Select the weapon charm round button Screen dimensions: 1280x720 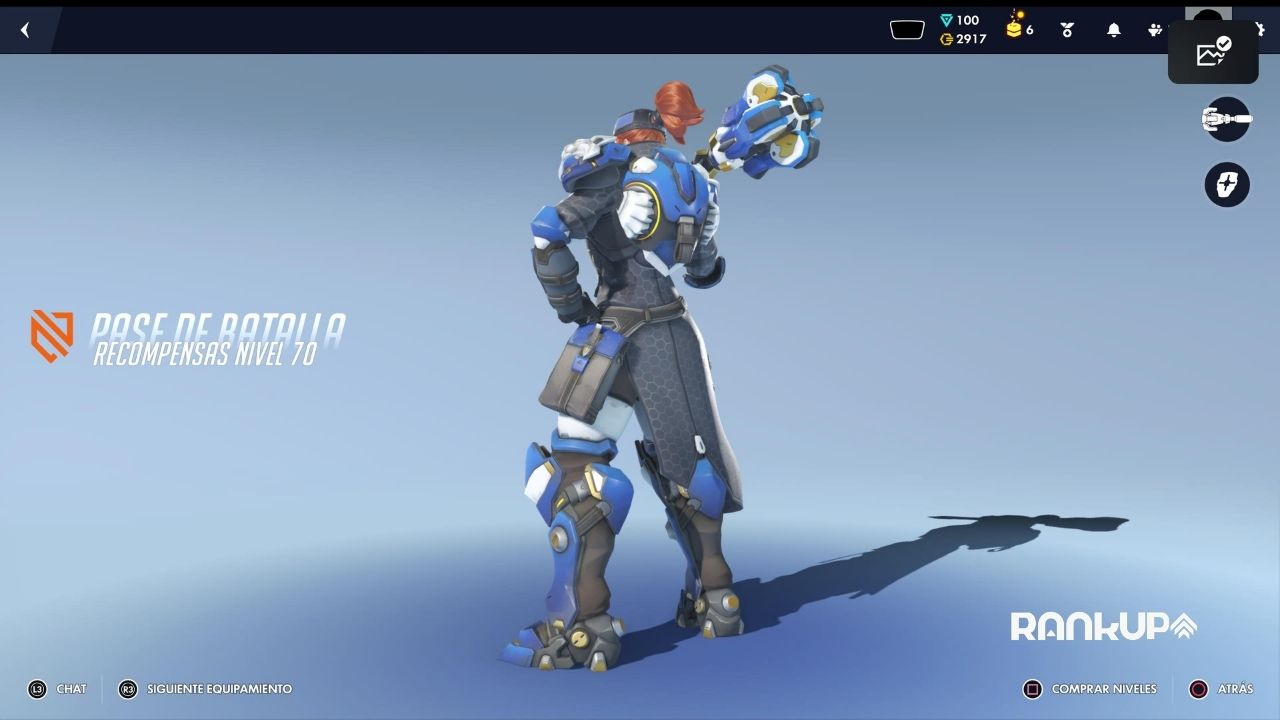tap(1227, 185)
